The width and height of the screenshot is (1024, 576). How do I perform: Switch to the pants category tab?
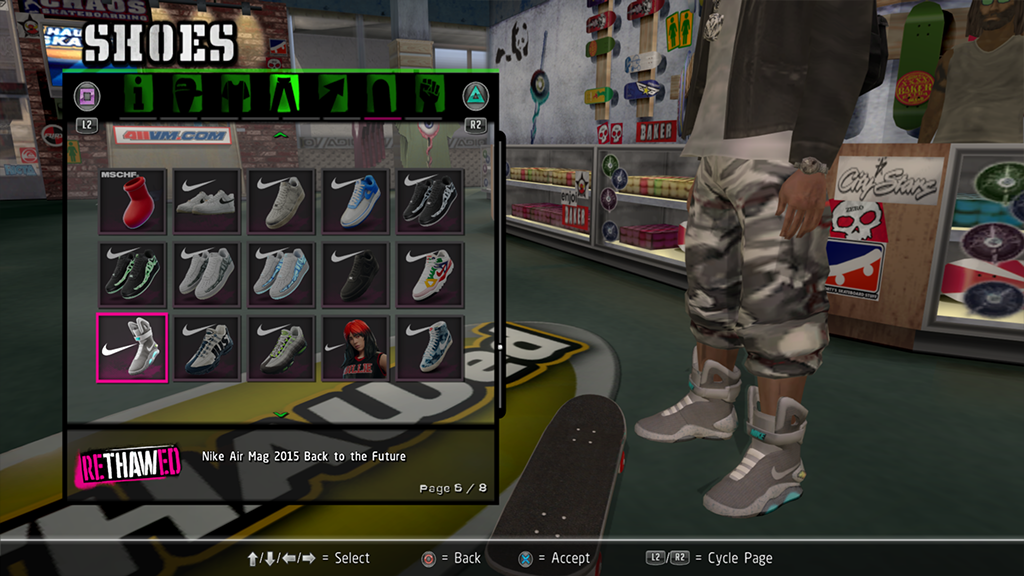[283, 96]
